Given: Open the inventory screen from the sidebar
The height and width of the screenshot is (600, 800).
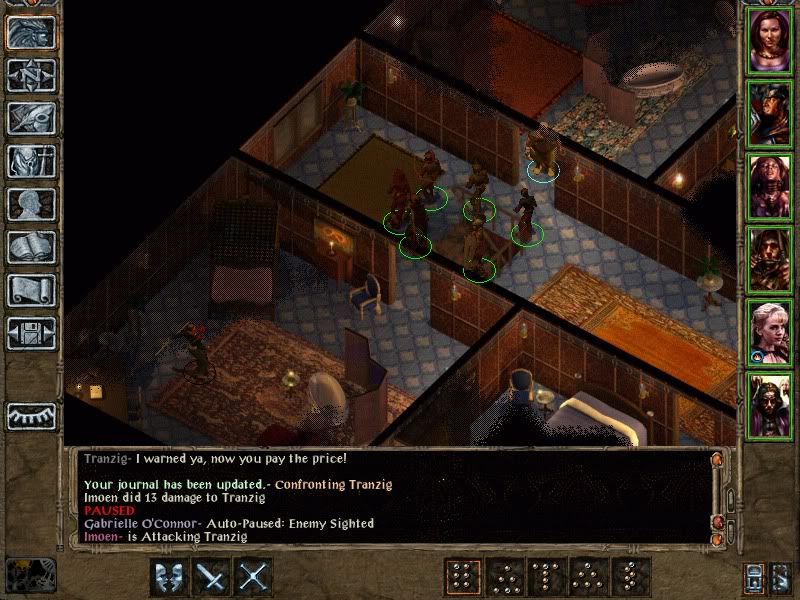Looking at the screenshot, I should (31, 162).
